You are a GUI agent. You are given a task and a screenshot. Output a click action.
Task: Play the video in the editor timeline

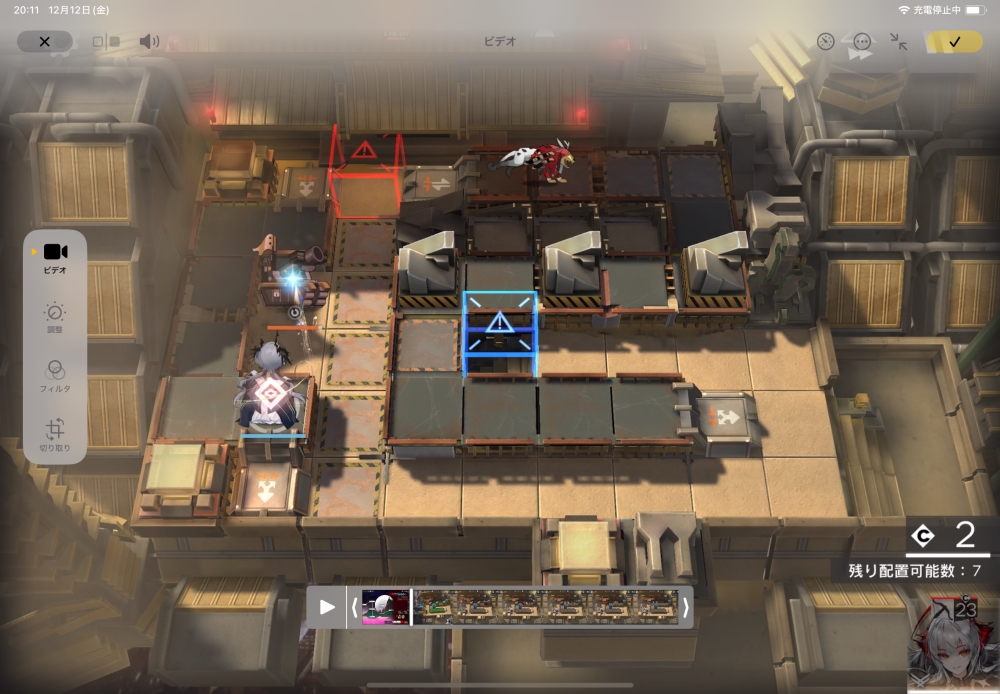[327, 607]
